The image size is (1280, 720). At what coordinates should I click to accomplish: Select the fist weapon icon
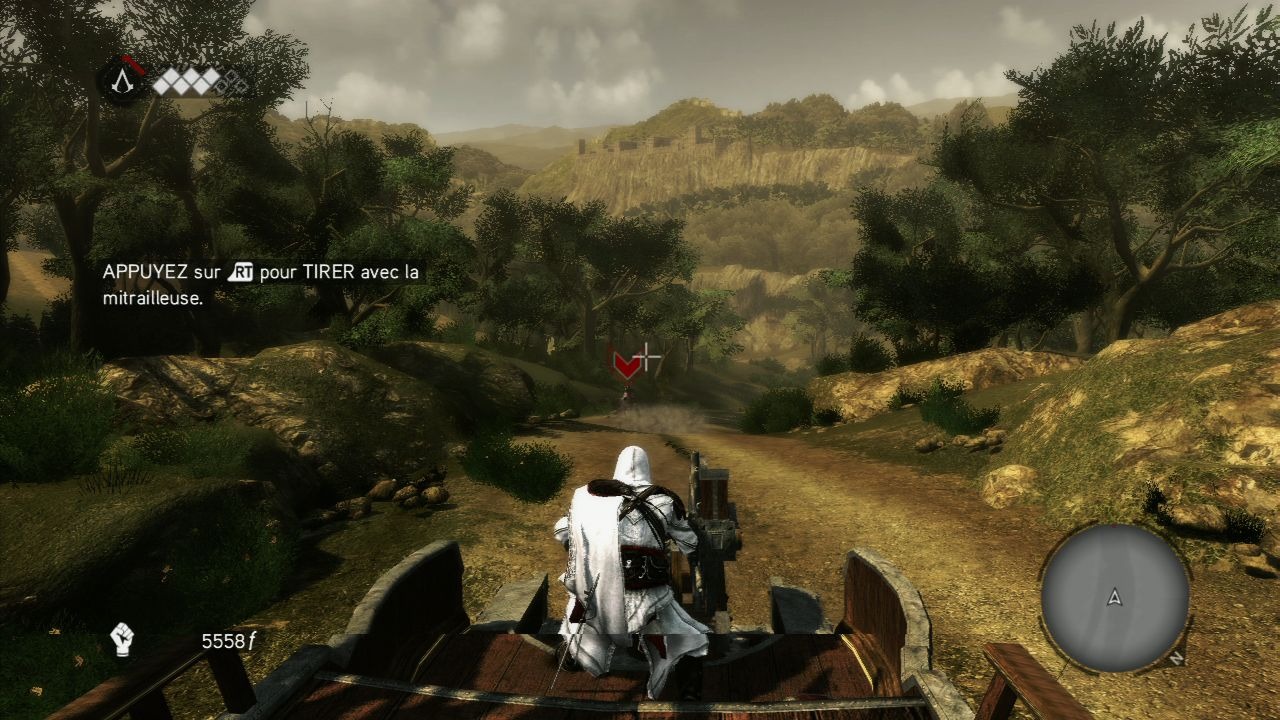pos(122,640)
